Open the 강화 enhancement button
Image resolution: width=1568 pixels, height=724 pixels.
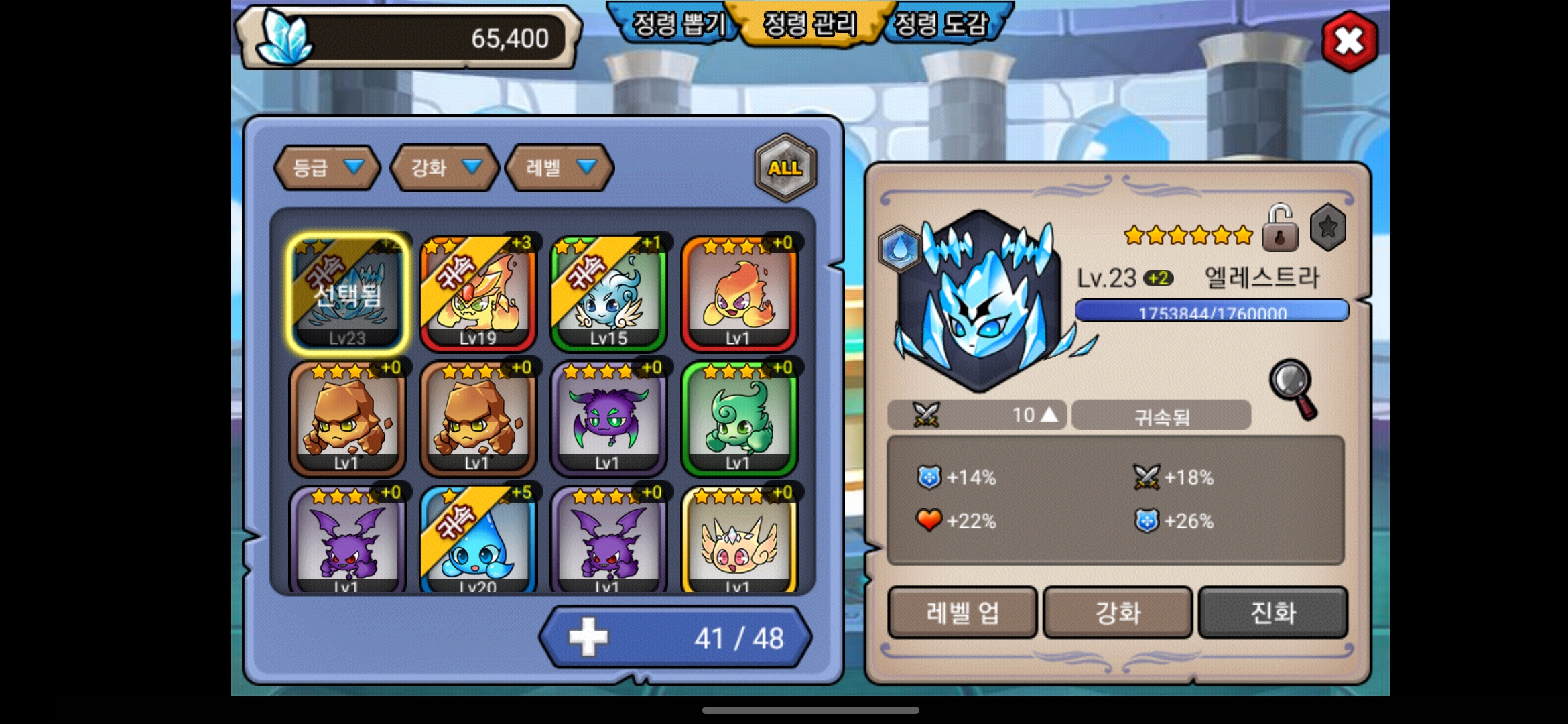1118,613
